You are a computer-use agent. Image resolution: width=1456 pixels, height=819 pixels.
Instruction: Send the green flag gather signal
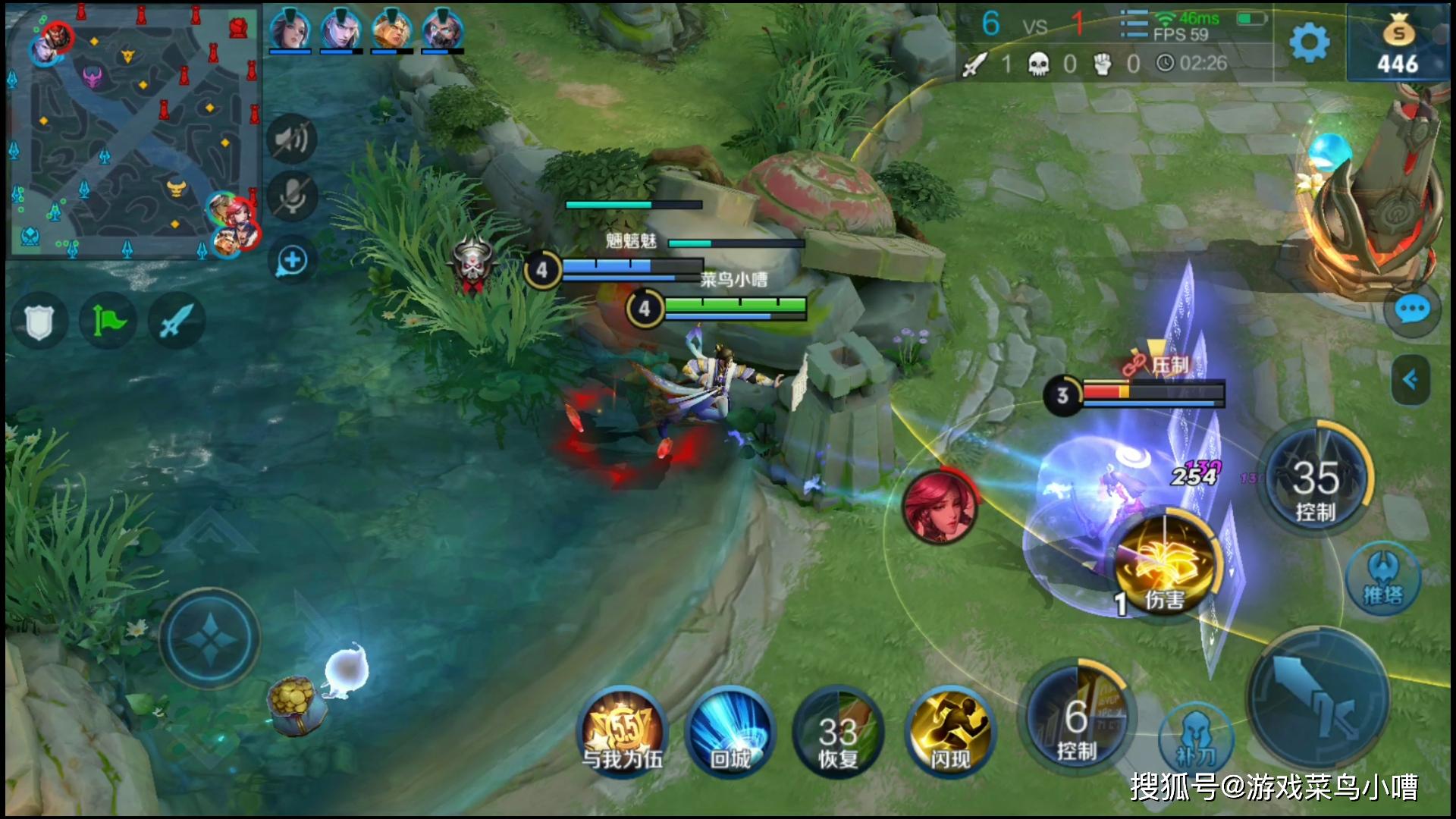pos(108,322)
